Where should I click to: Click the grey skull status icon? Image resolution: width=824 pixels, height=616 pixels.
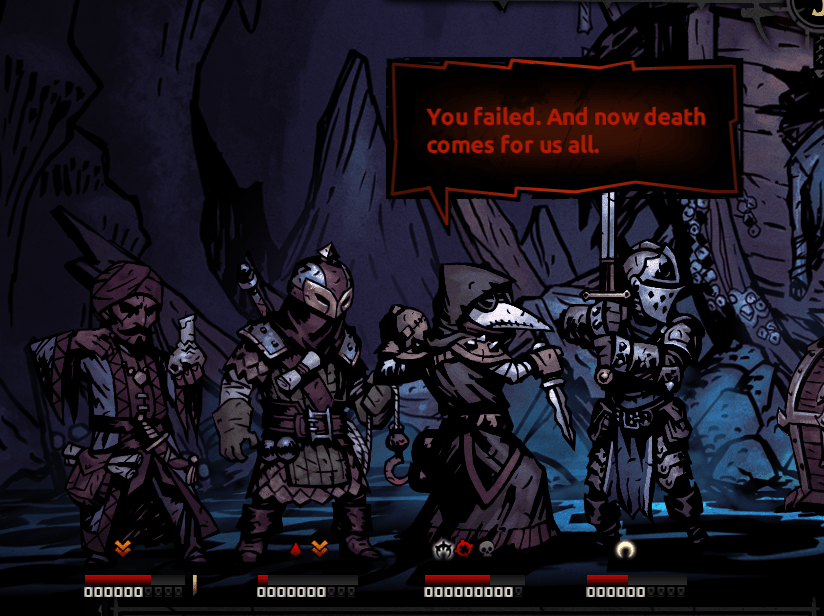(x=487, y=548)
